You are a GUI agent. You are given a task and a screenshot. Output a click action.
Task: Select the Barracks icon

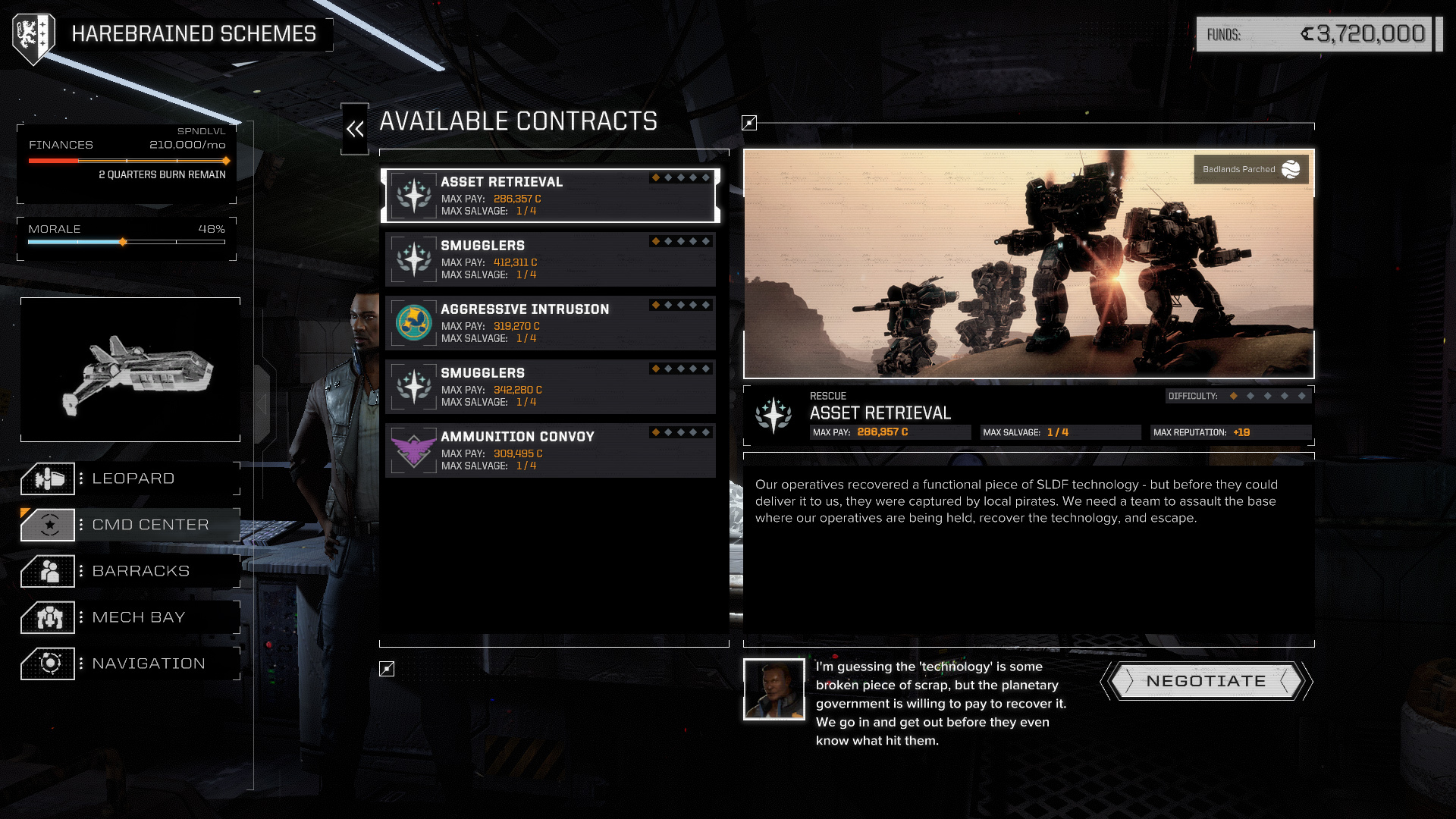pos(49,571)
